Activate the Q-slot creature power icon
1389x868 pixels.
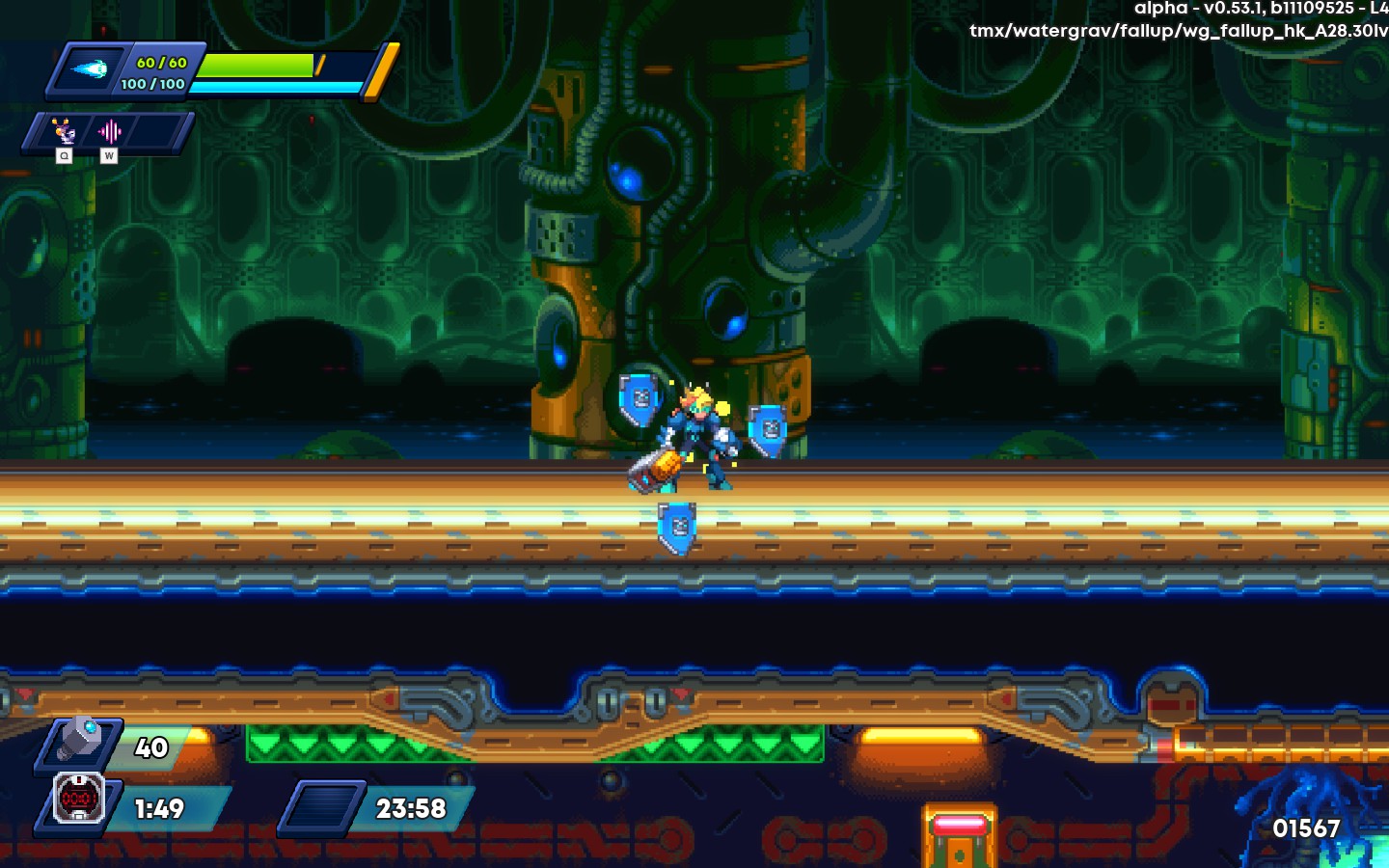[x=64, y=131]
